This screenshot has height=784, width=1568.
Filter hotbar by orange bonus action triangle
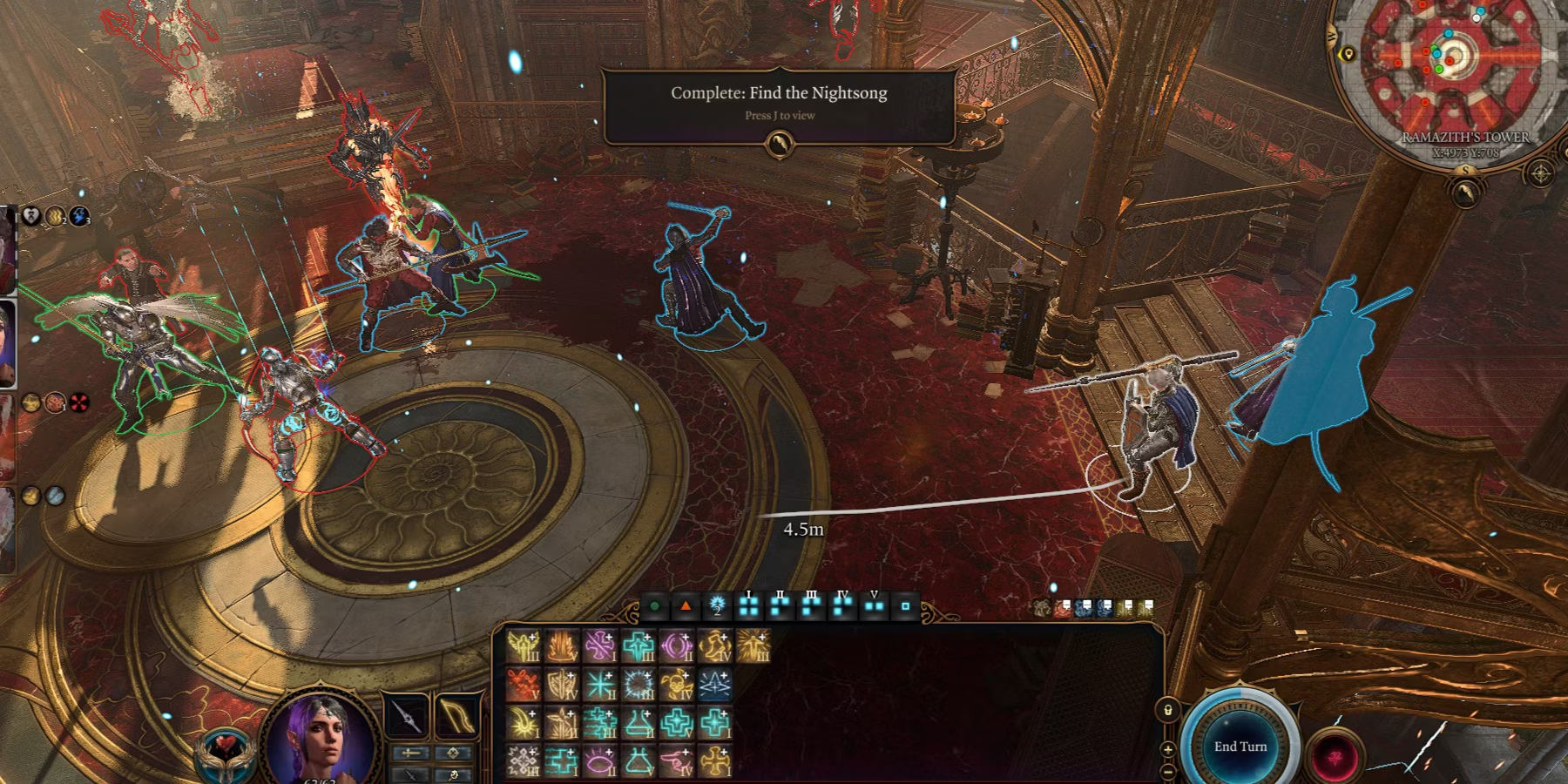(x=686, y=606)
